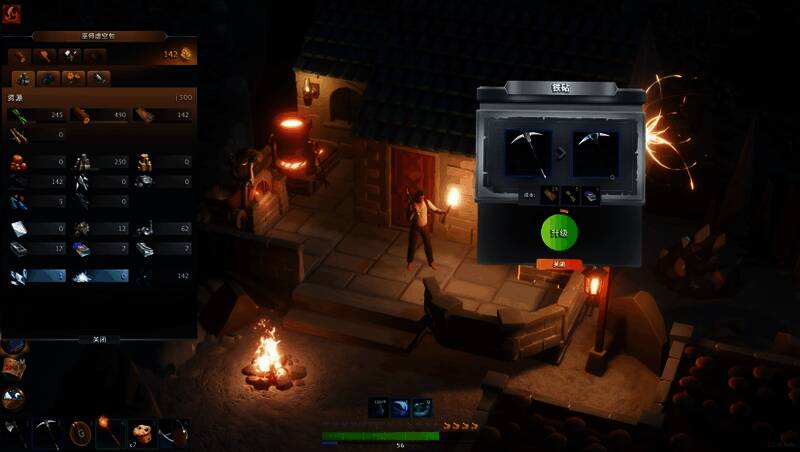Equip the torch from the hotbar
800x452 pixels.
point(109,432)
